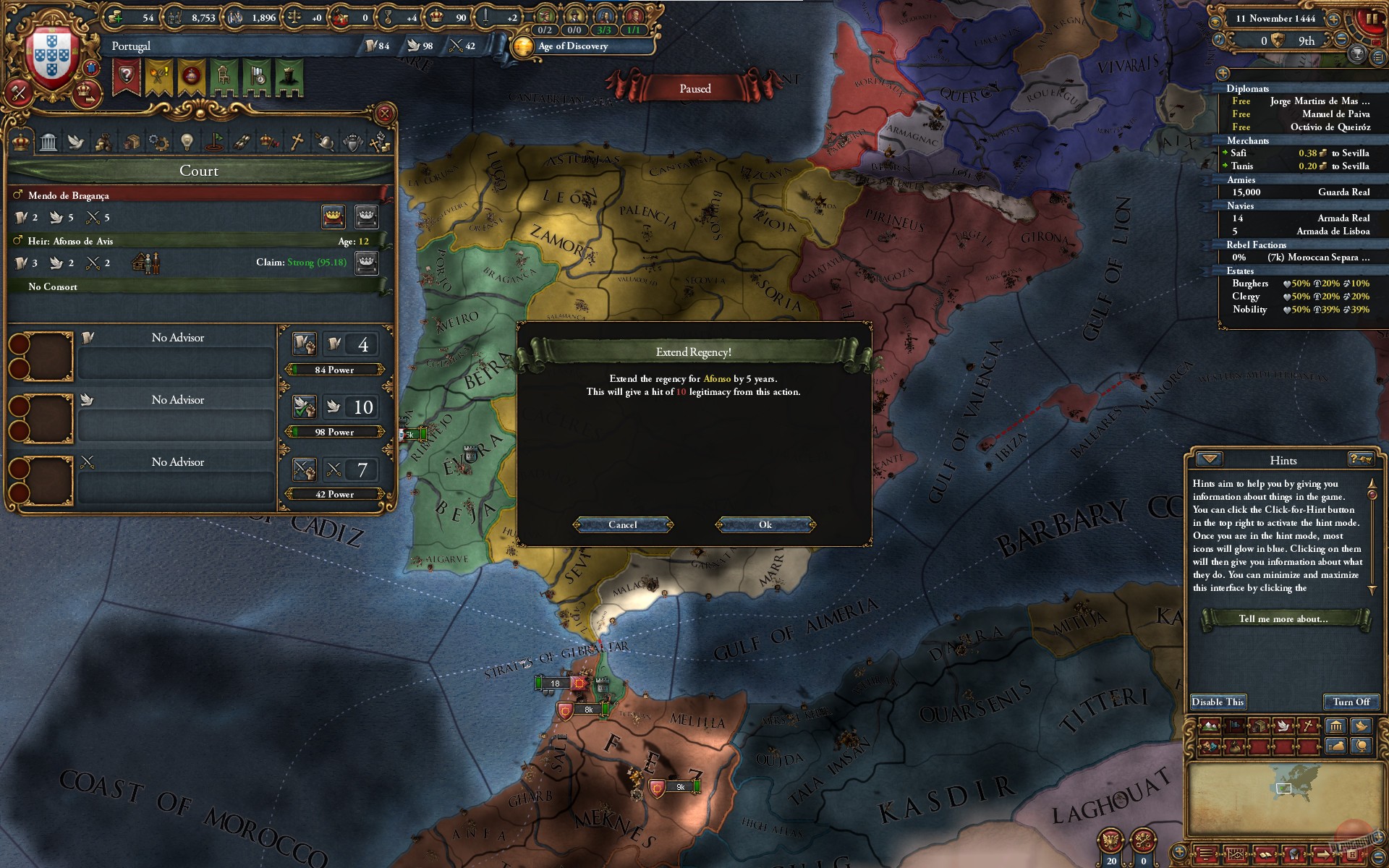This screenshot has width=1389, height=868.
Task: Open the Government tab in the country panel
Action: 48,142
